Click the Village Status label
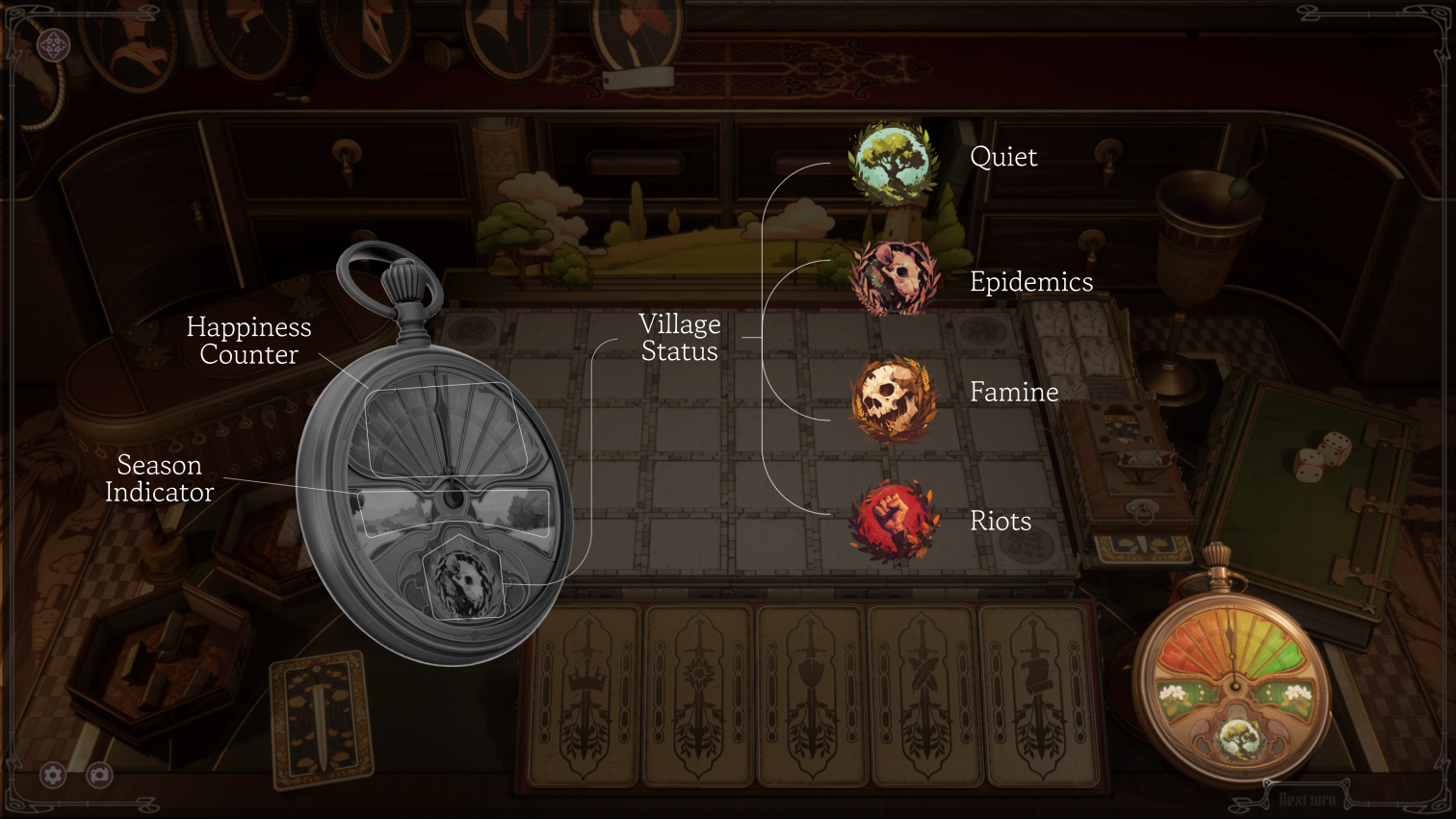Screen dimensions: 1456x819 (x=678, y=338)
